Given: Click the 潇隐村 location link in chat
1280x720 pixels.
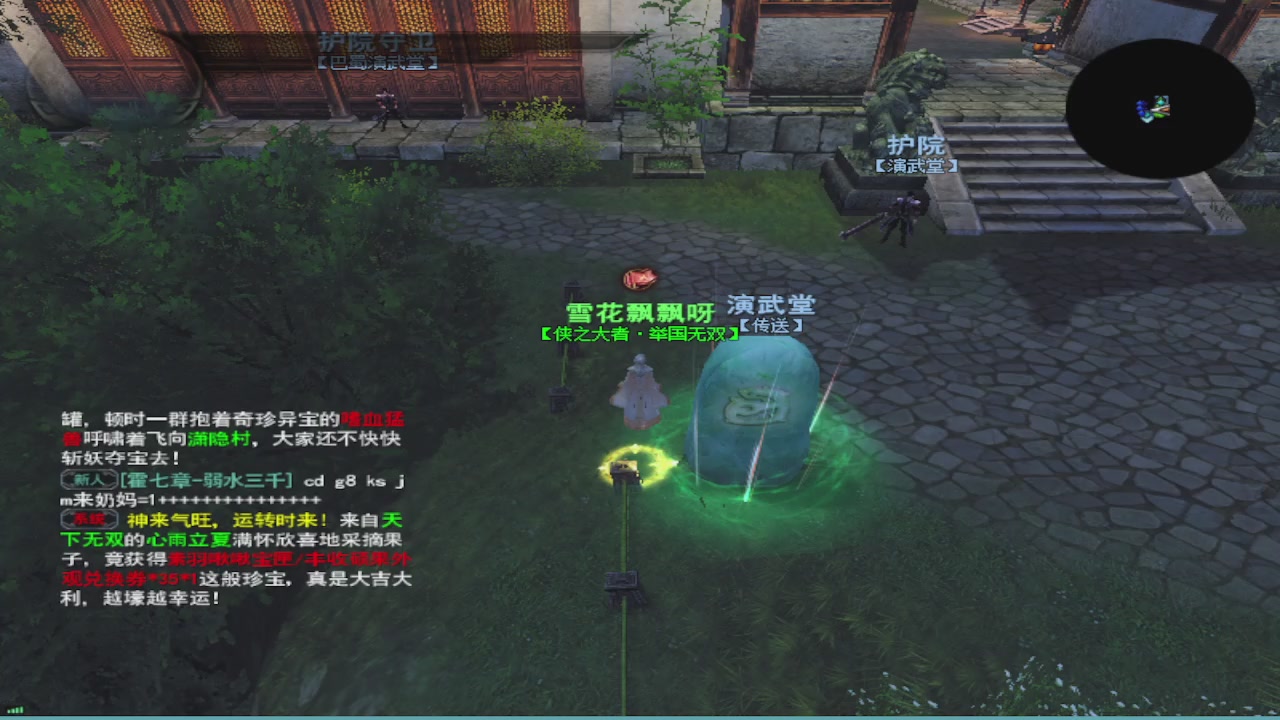Looking at the screenshot, I should 218,438.
